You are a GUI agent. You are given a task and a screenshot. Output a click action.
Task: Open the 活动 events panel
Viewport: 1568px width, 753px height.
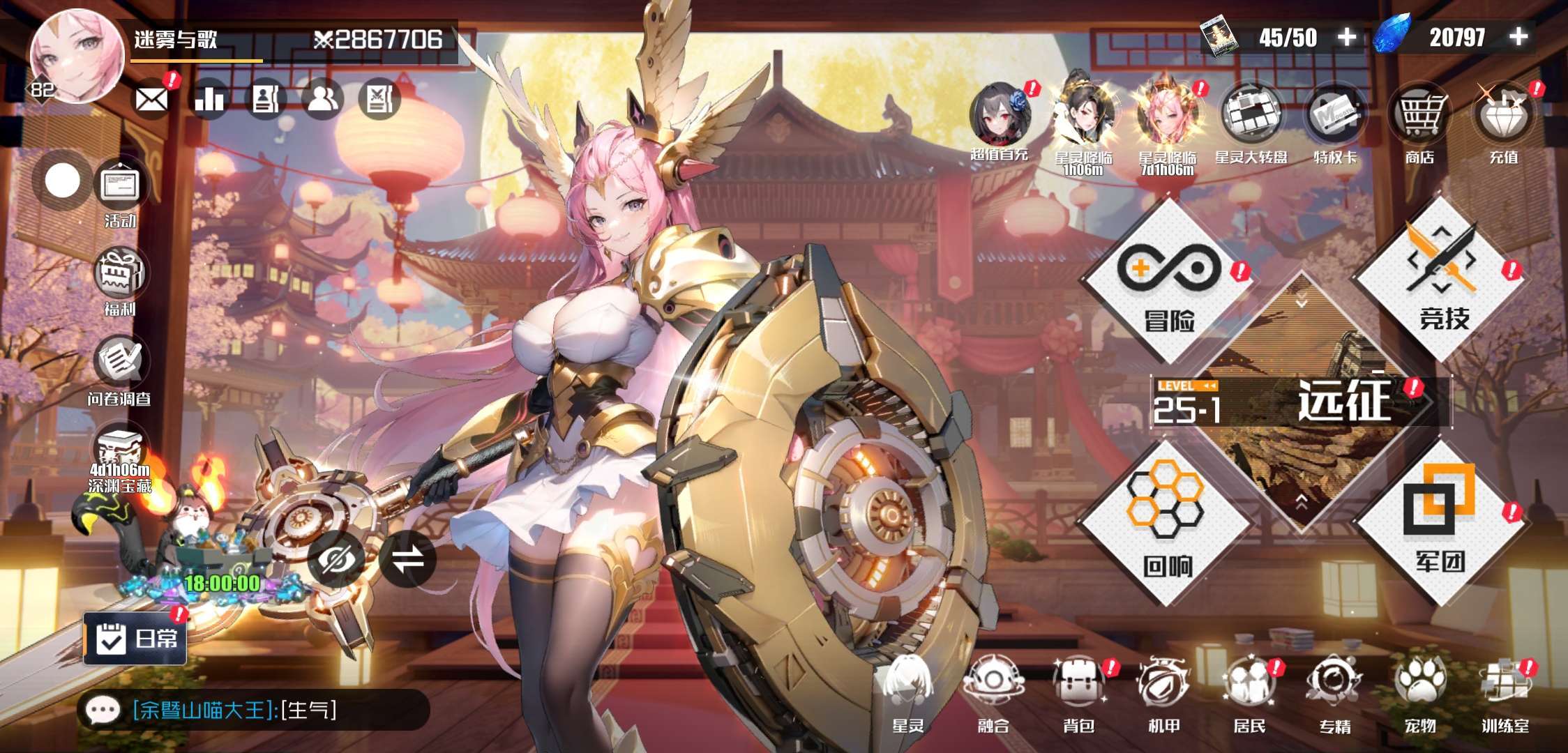tap(121, 192)
